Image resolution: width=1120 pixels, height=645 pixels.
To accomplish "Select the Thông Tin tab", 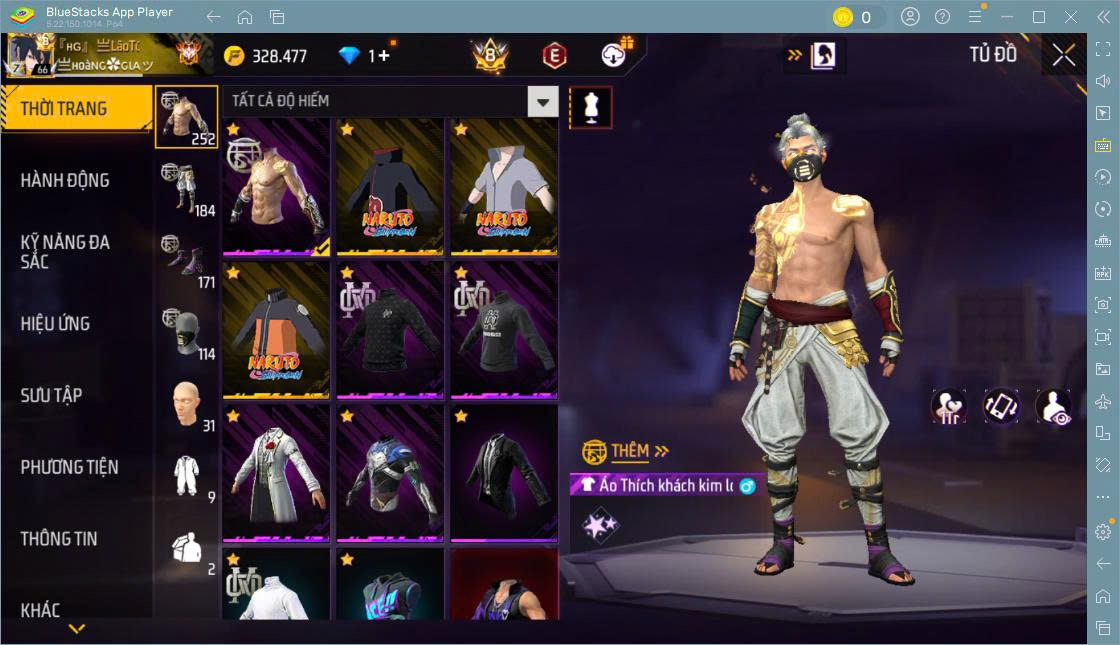I will click(x=60, y=539).
